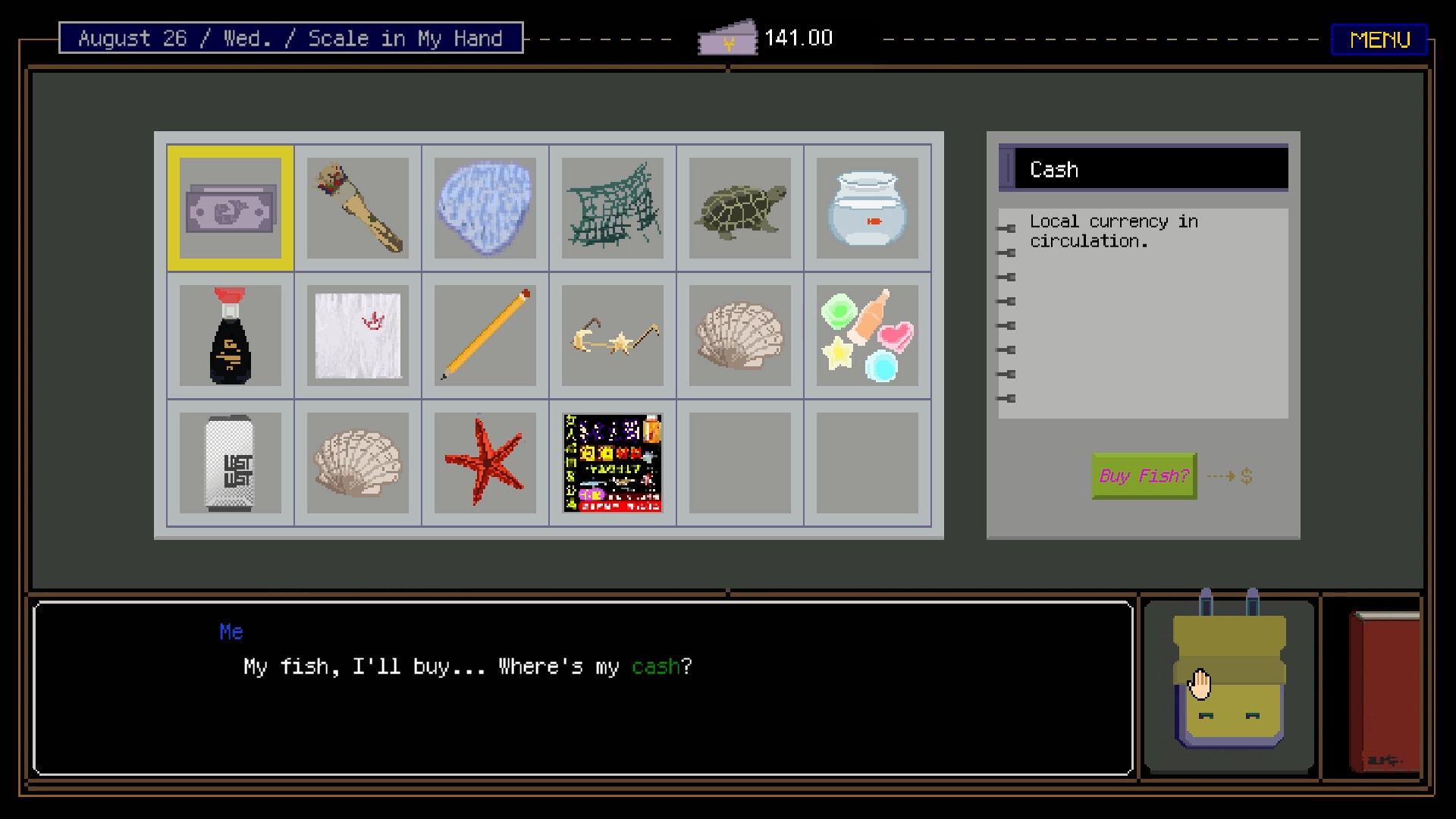The image size is (1456, 819).
Task: Click the cash highlighted in the dialogue text
Action: (655, 667)
